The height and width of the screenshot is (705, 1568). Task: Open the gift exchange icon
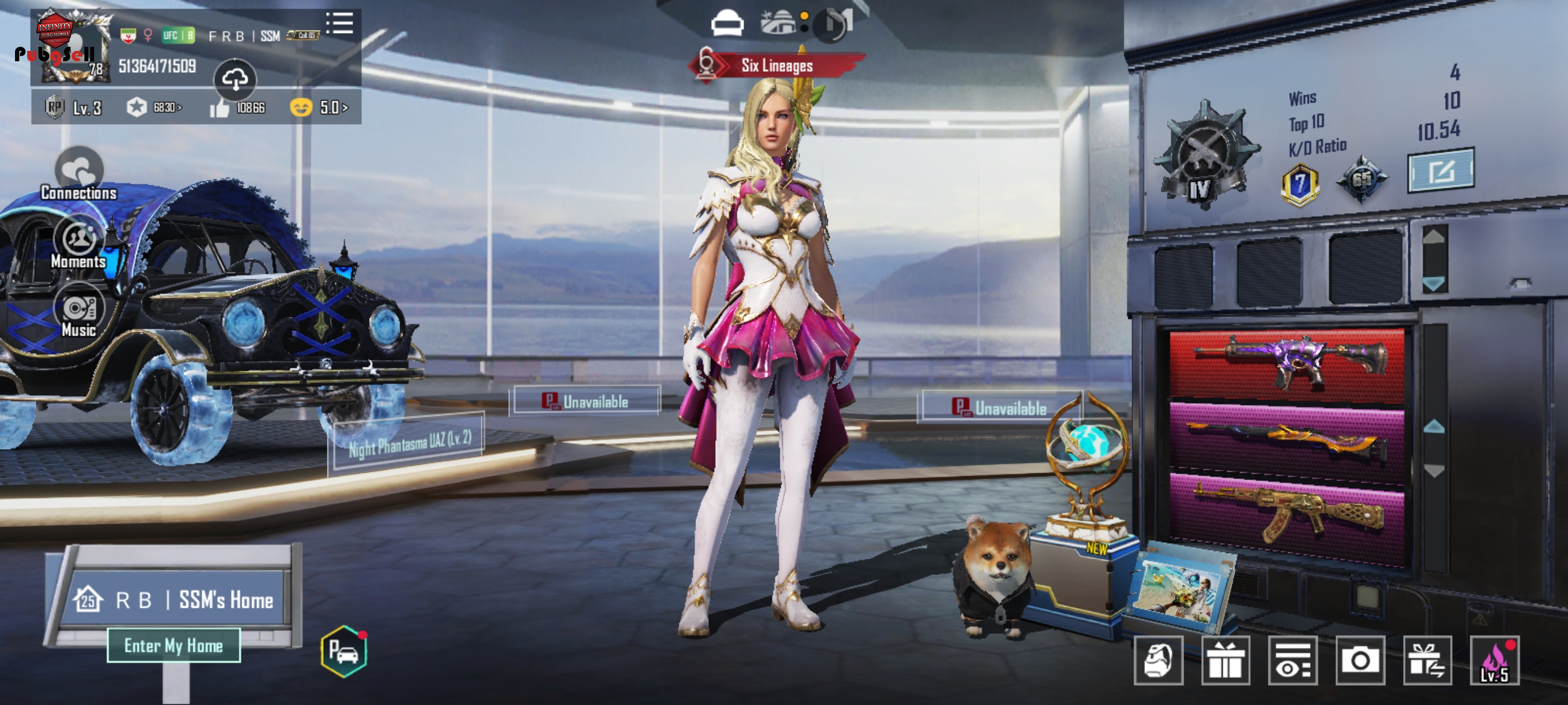[x=1428, y=661]
